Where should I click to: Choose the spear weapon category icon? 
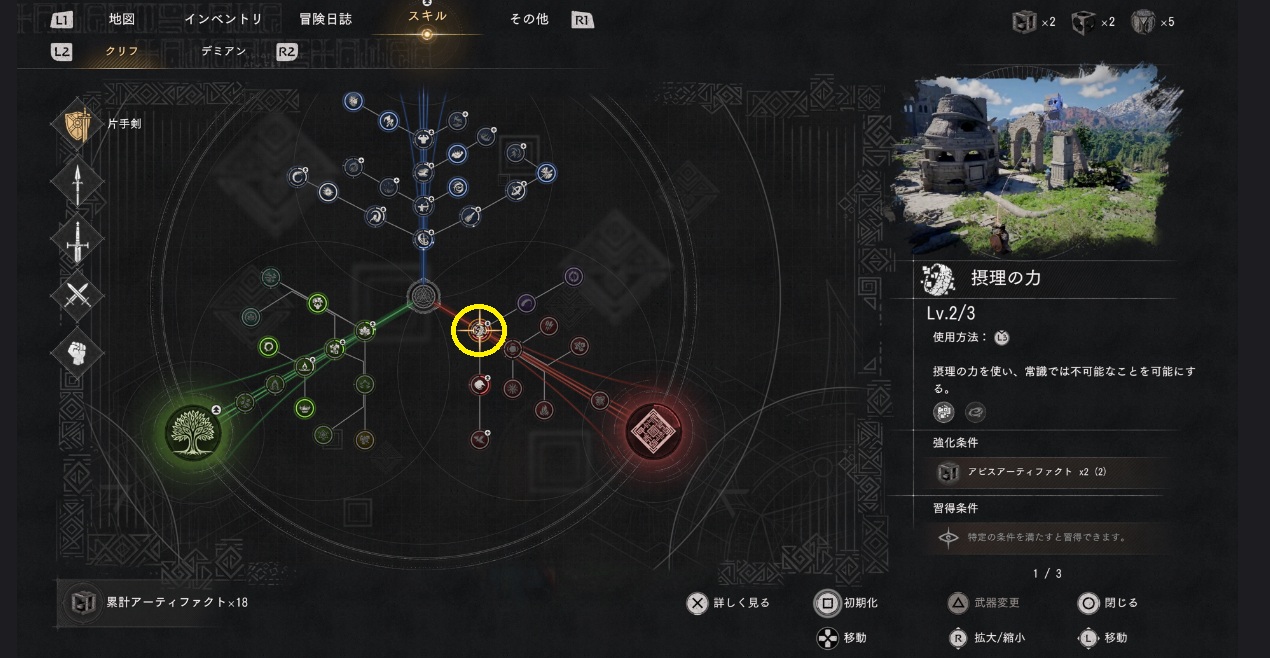pos(78,182)
